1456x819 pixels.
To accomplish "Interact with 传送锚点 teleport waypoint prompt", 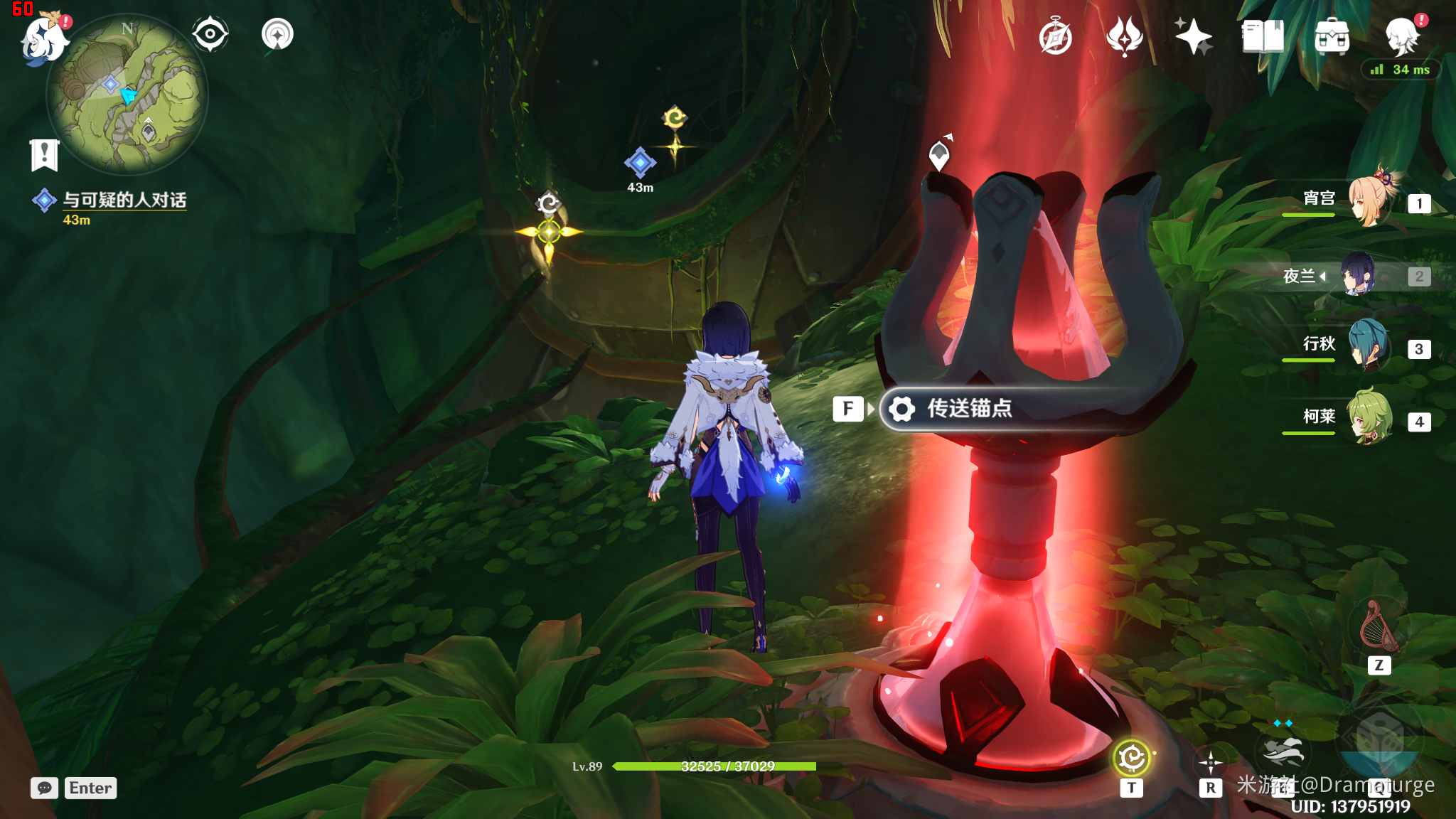I will (x=970, y=409).
